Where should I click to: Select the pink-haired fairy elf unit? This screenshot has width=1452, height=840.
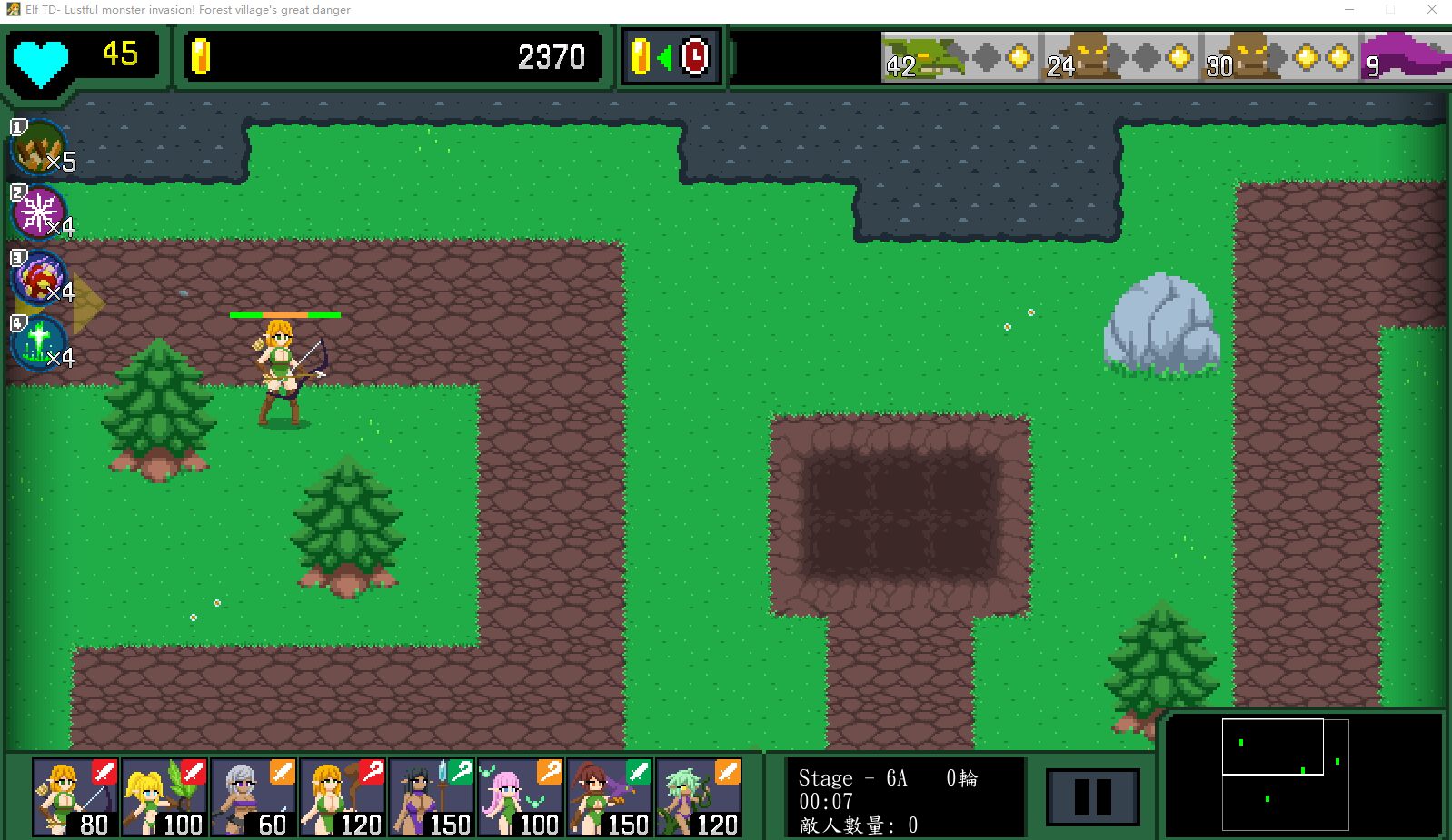pos(521,797)
